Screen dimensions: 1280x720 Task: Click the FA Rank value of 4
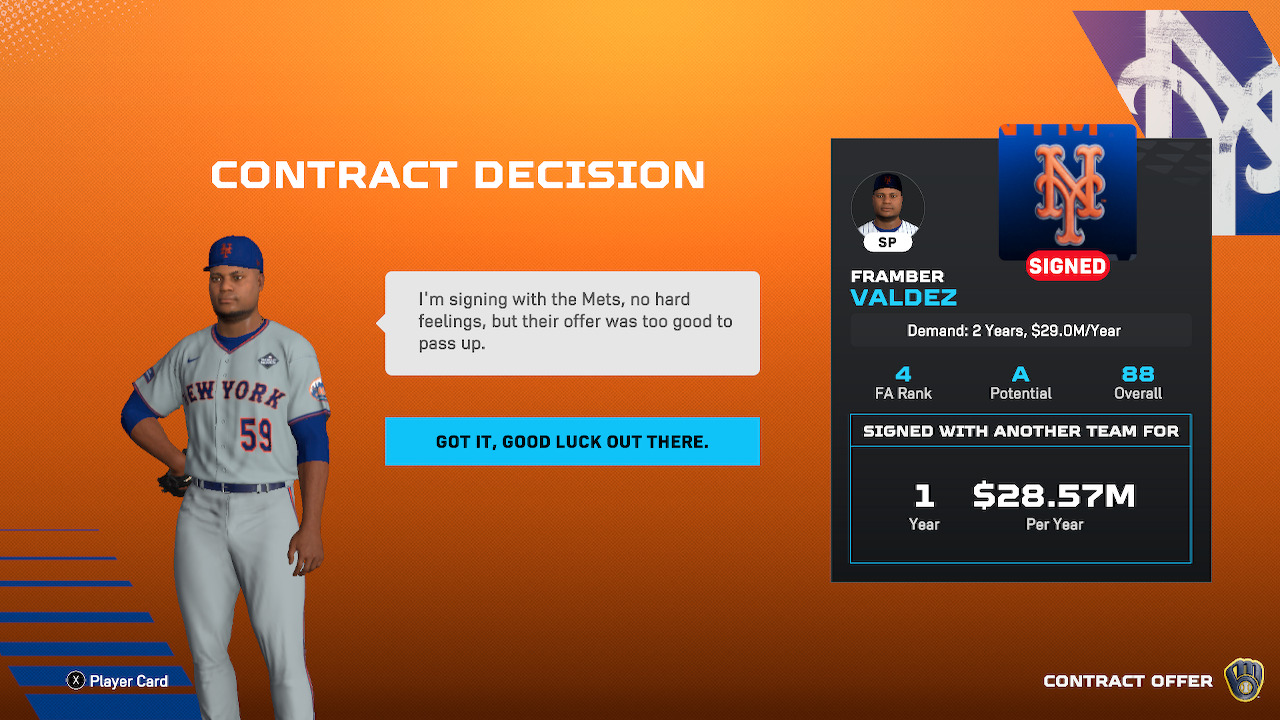[902, 375]
